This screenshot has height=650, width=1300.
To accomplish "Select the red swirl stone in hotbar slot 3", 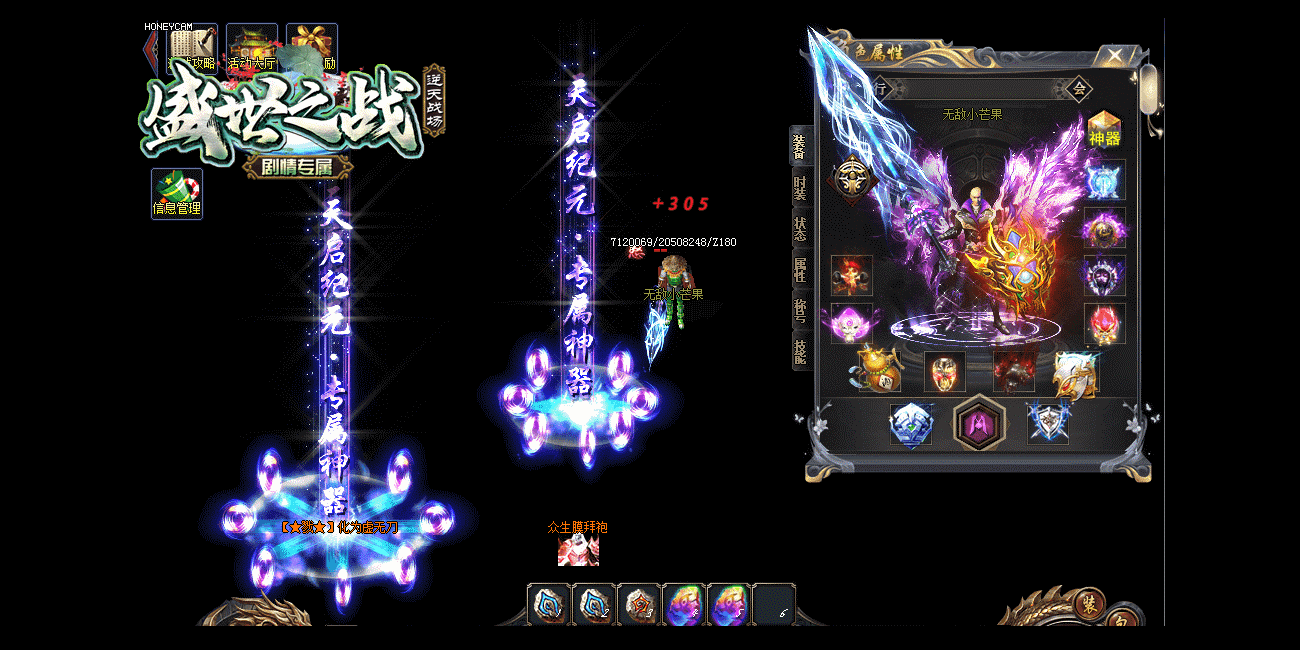I will [640, 605].
